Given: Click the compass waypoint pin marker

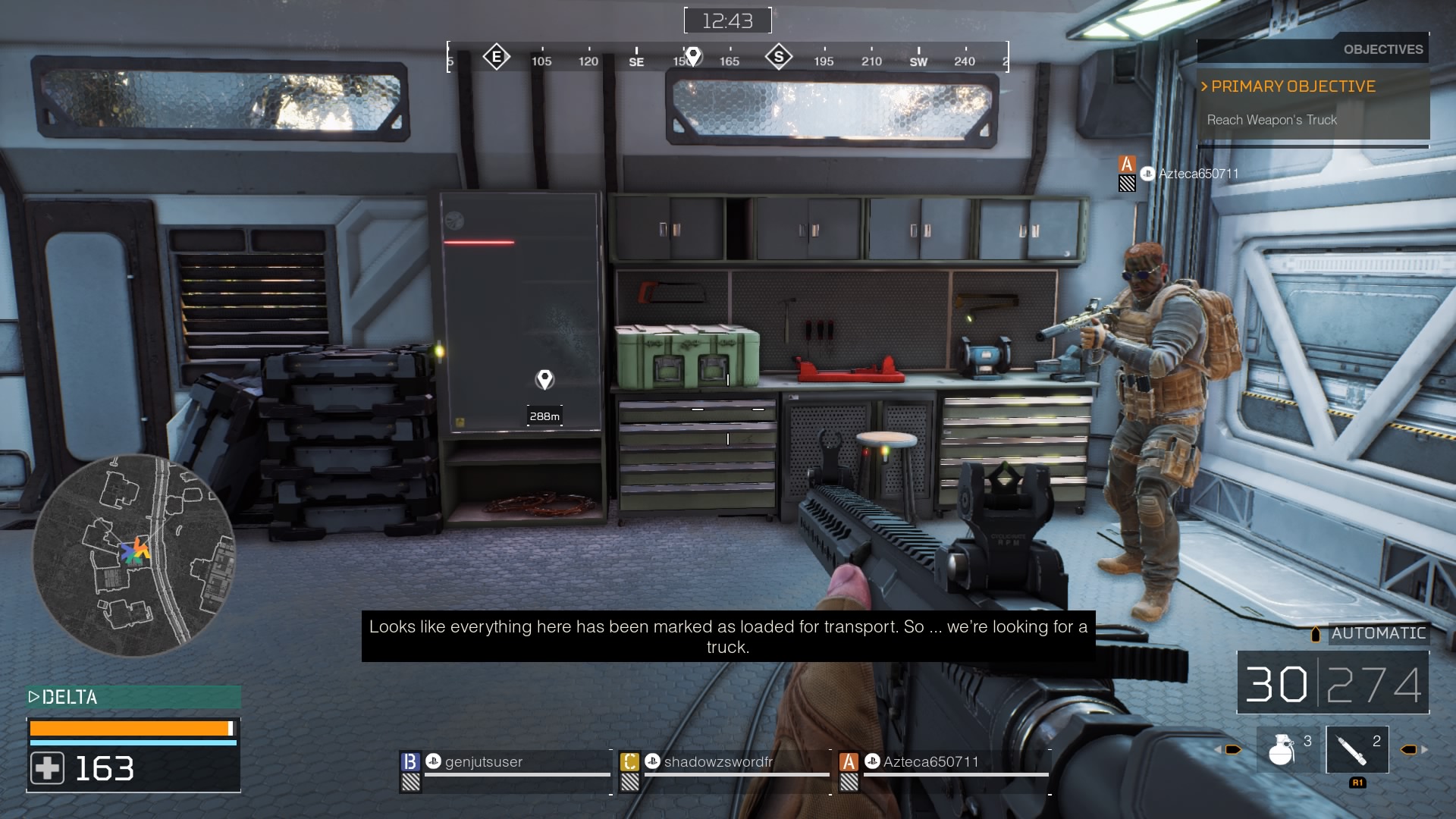Looking at the screenshot, I should click(692, 56).
